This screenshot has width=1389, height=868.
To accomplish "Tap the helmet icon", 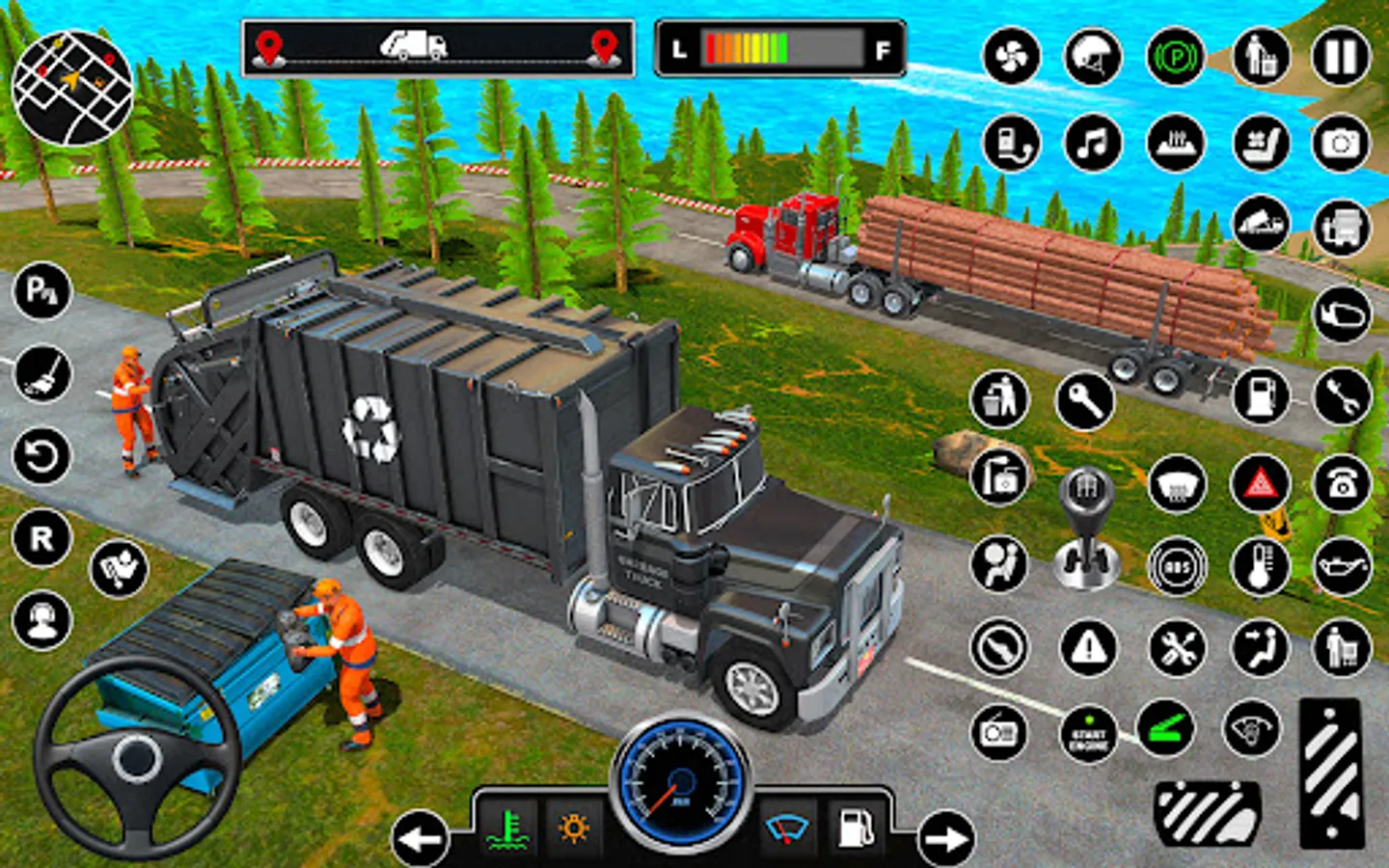I will pos(1092,57).
